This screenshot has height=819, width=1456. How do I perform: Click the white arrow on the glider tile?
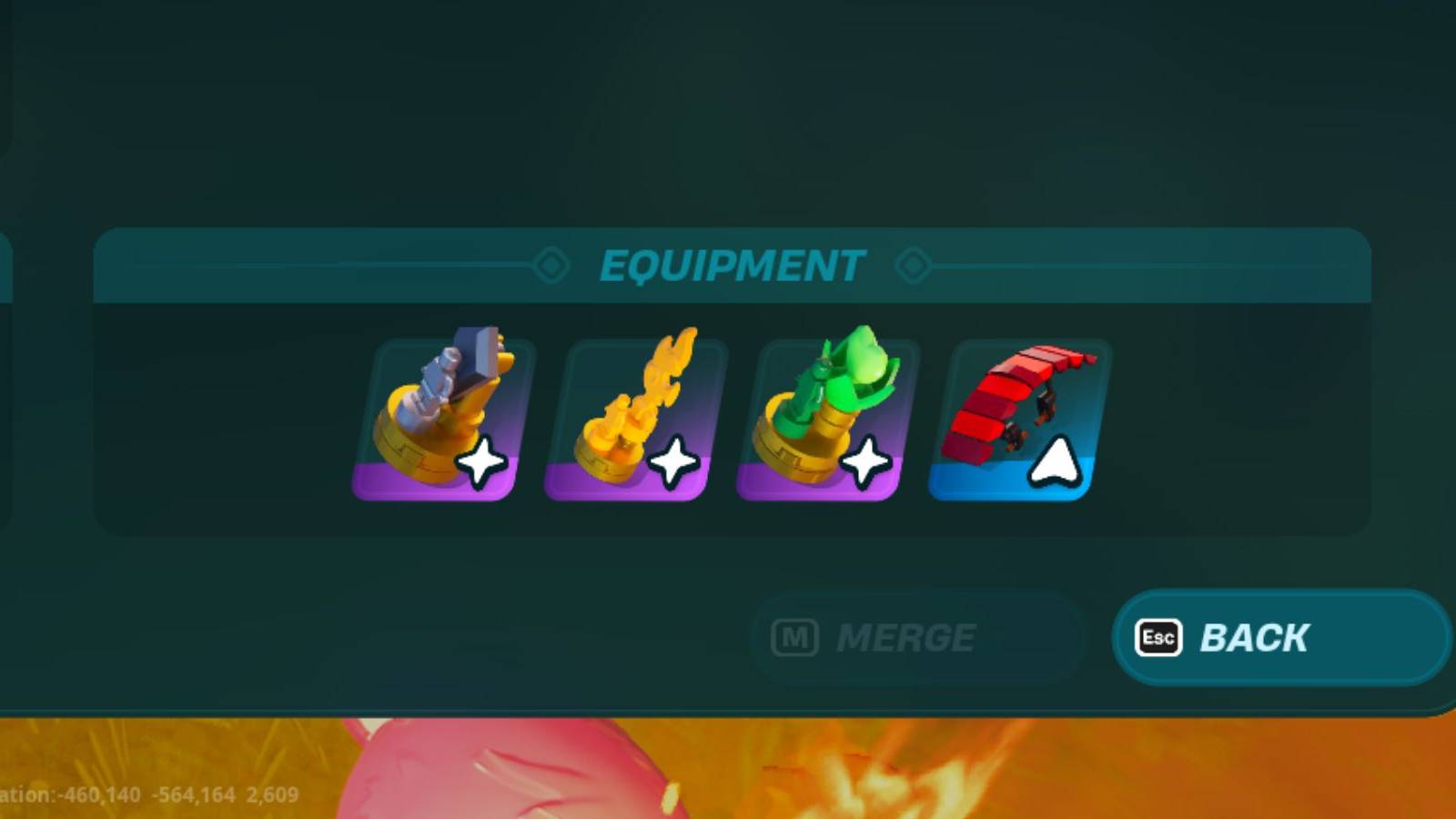(1053, 462)
